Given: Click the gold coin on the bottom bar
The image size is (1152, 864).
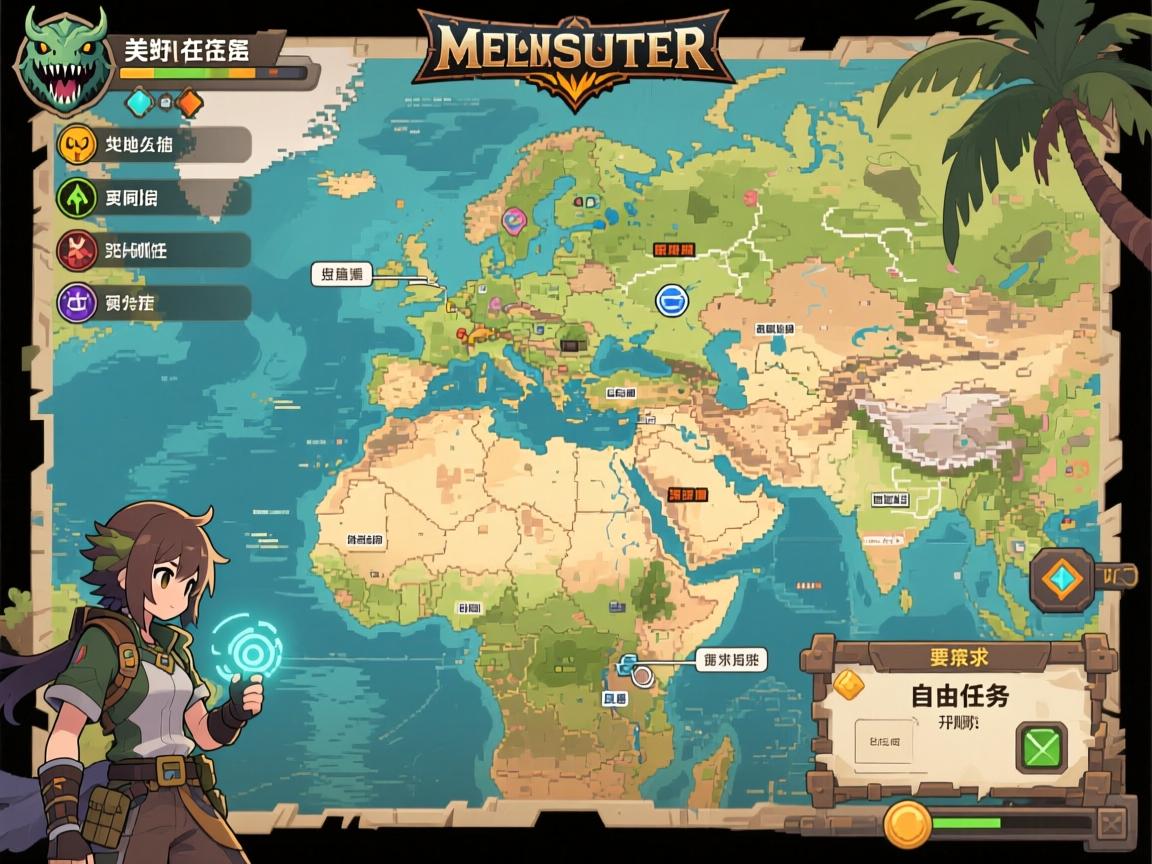Looking at the screenshot, I should coord(908,824).
